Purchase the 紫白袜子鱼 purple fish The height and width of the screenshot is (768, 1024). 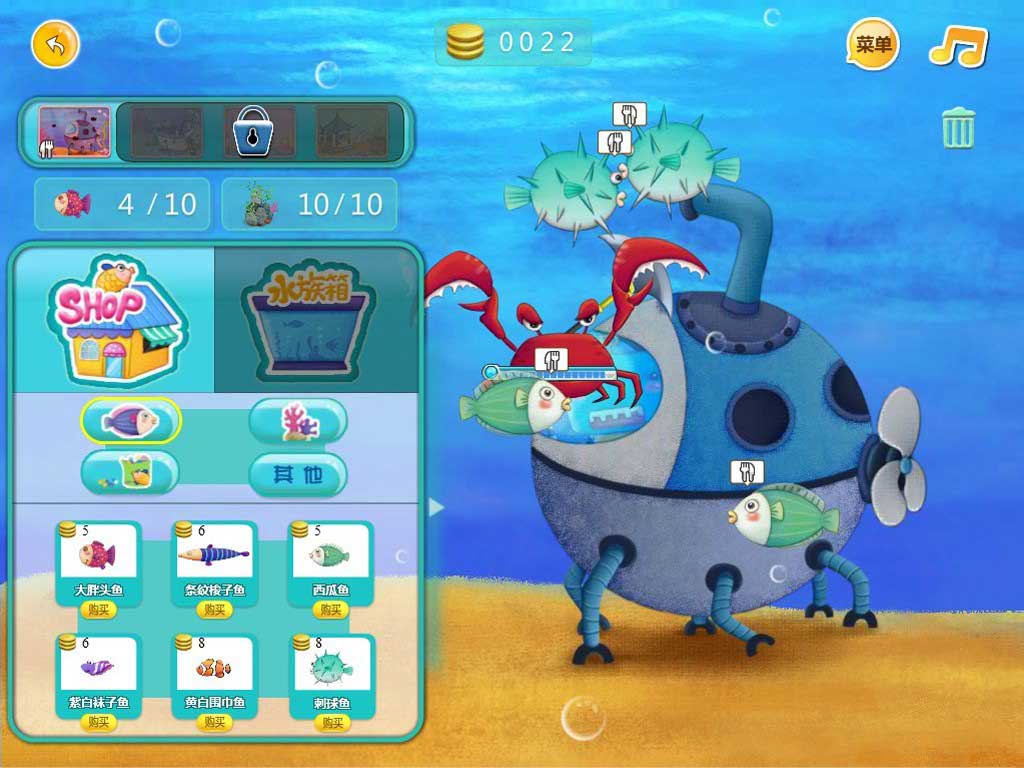coord(99,722)
